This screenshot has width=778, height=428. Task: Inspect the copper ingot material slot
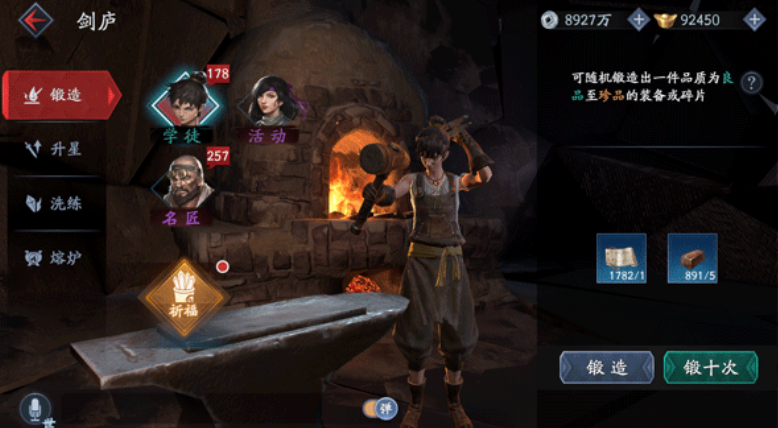(692, 258)
